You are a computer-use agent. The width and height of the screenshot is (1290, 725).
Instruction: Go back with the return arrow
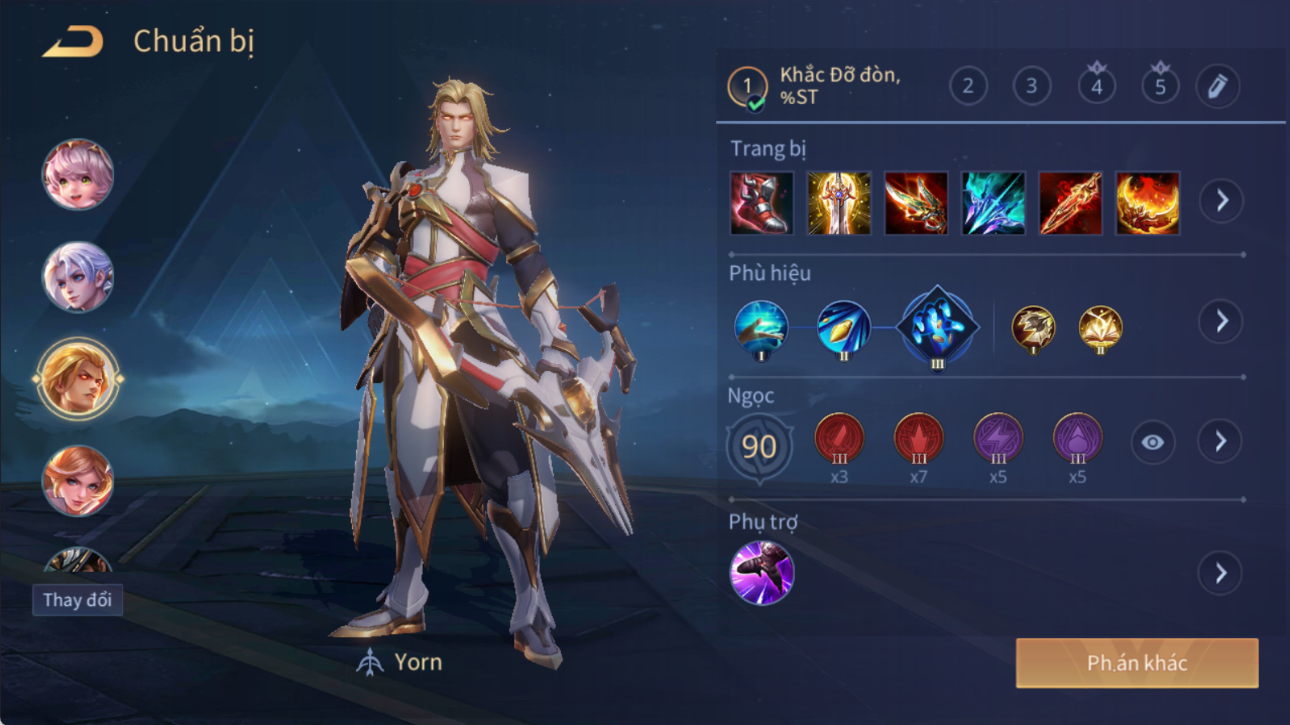72,42
